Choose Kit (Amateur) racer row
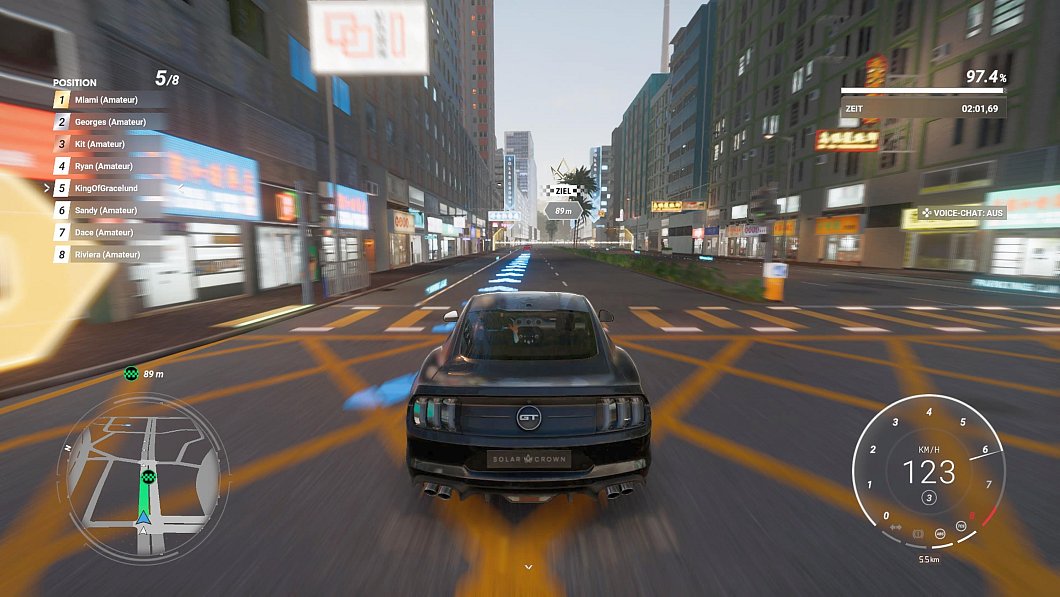Screen dimensions: 1060x597 click(100, 144)
